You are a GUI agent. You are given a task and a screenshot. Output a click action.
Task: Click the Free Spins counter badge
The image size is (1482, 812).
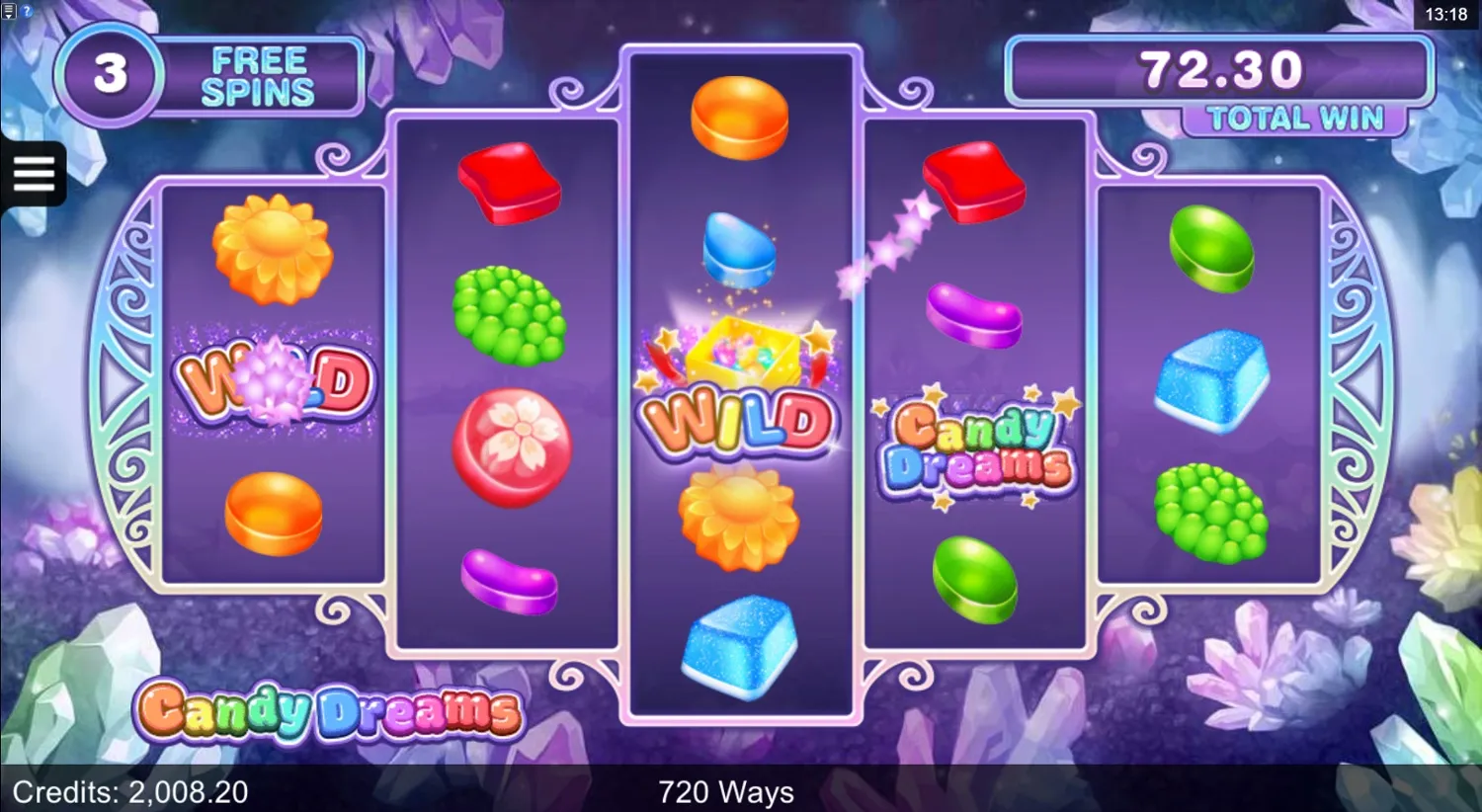click(x=109, y=74)
